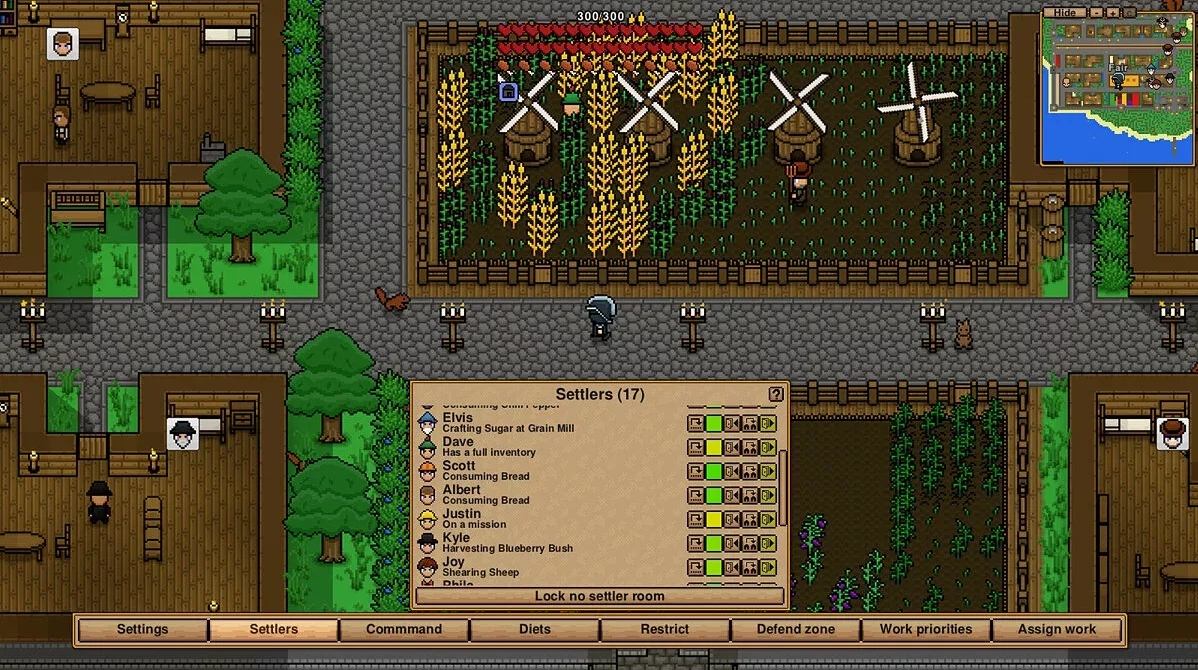The width and height of the screenshot is (1198, 670).
Task: Open the Settlers panel help question mark
Action: coord(776,394)
